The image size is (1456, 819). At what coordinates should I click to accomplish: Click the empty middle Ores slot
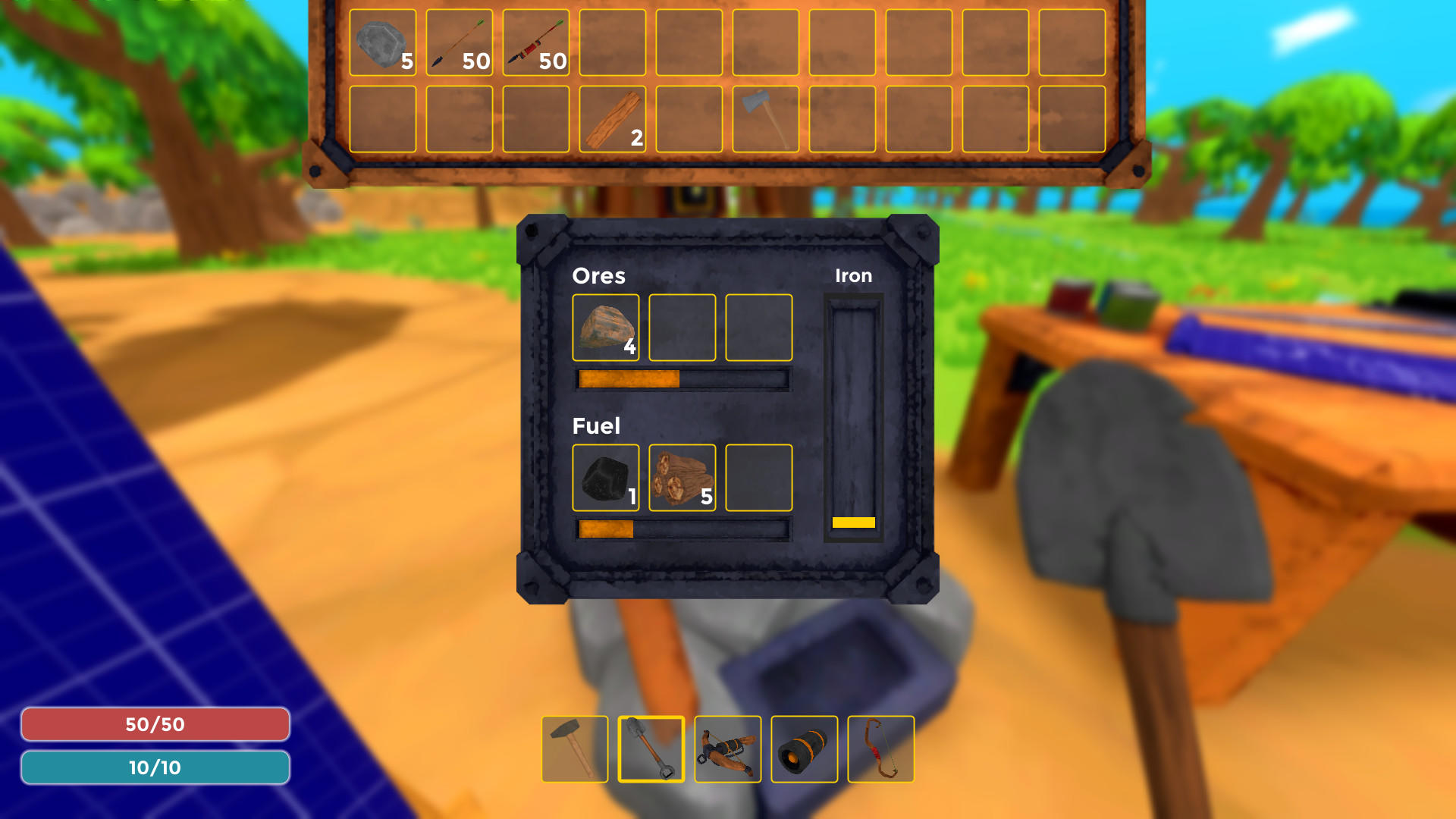tap(682, 328)
